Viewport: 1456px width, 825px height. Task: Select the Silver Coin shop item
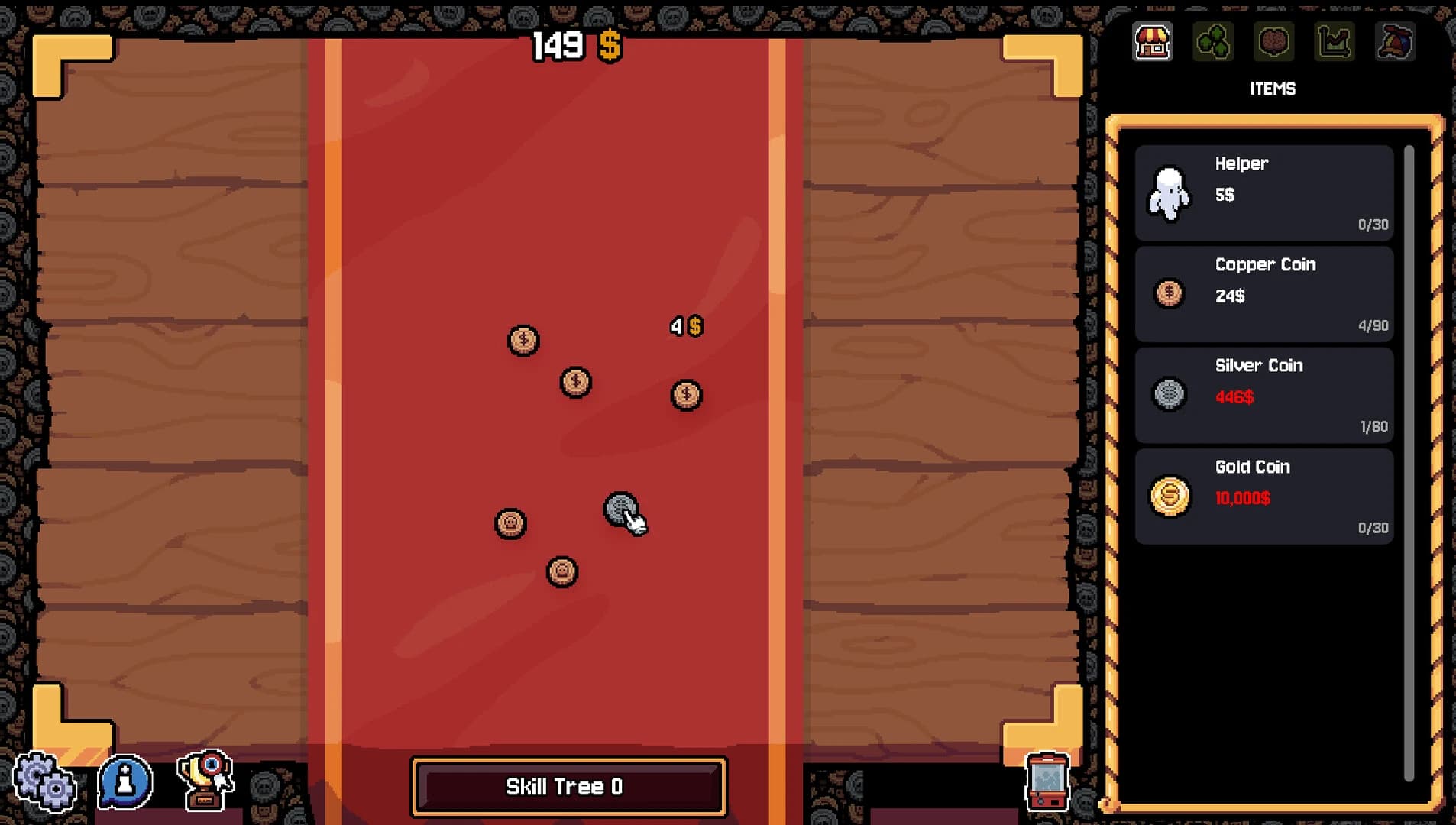pyautogui.click(x=1264, y=395)
